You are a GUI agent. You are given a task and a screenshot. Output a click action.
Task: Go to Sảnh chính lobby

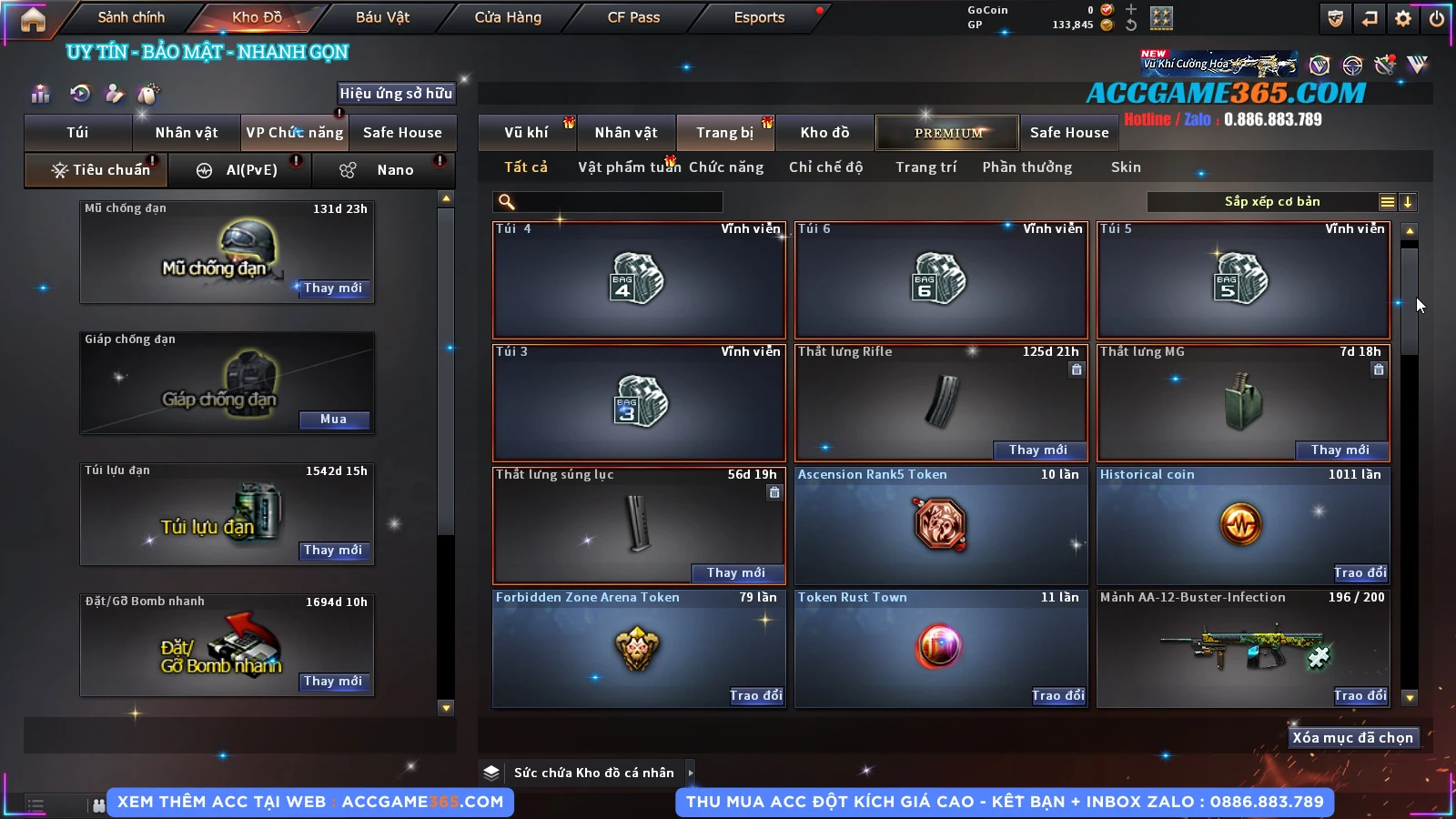[x=131, y=17]
